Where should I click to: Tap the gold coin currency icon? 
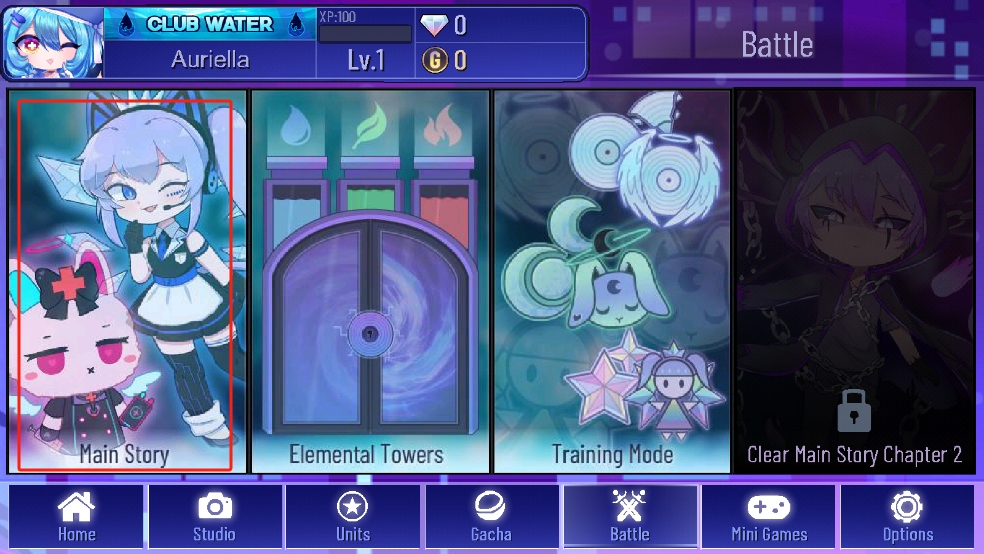point(435,61)
